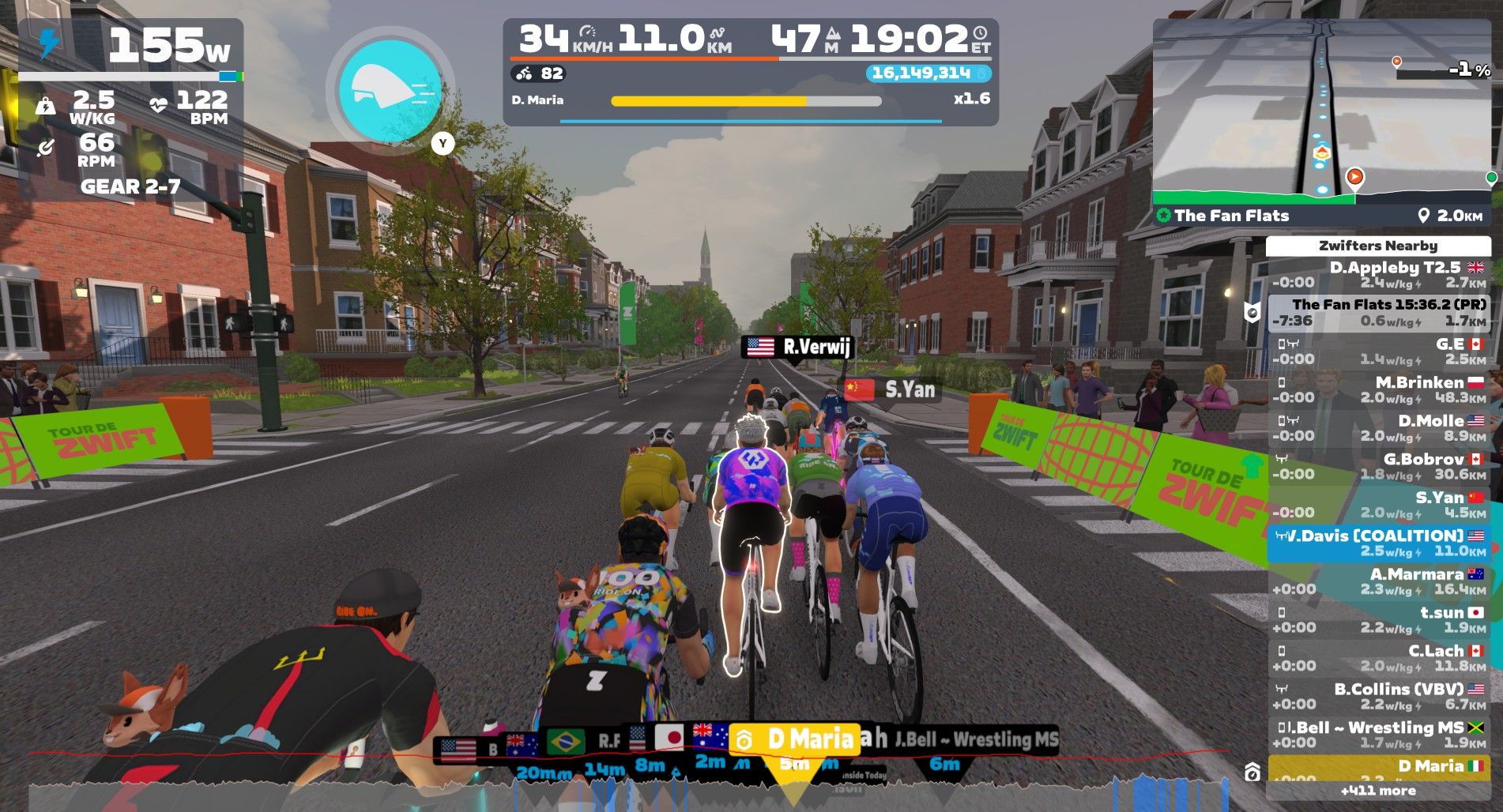
Task: Choose M.Brinken from the nearby riders list
Action: click(x=1378, y=389)
